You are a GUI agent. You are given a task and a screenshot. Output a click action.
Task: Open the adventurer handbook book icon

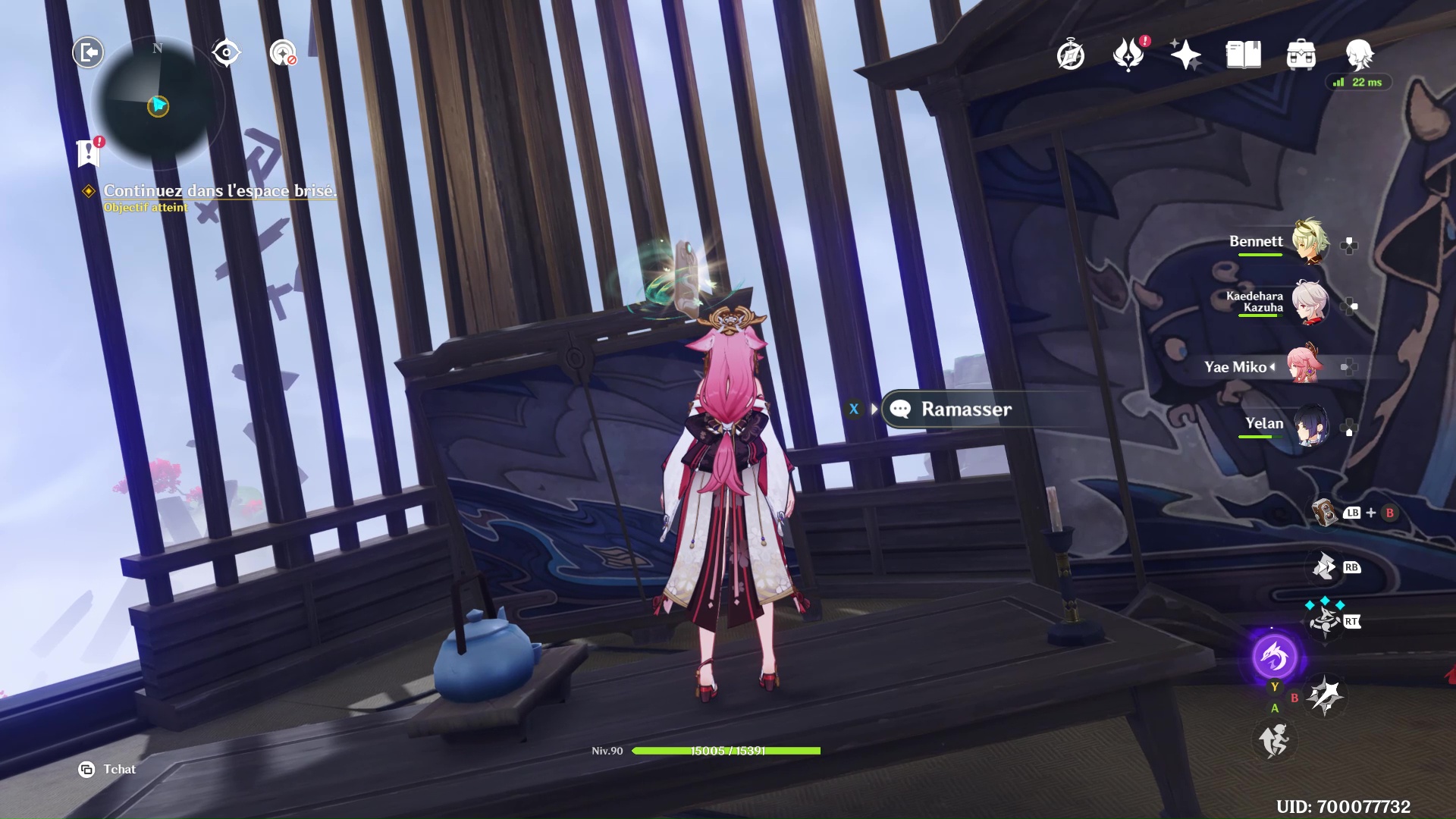click(x=1243, y=55)
